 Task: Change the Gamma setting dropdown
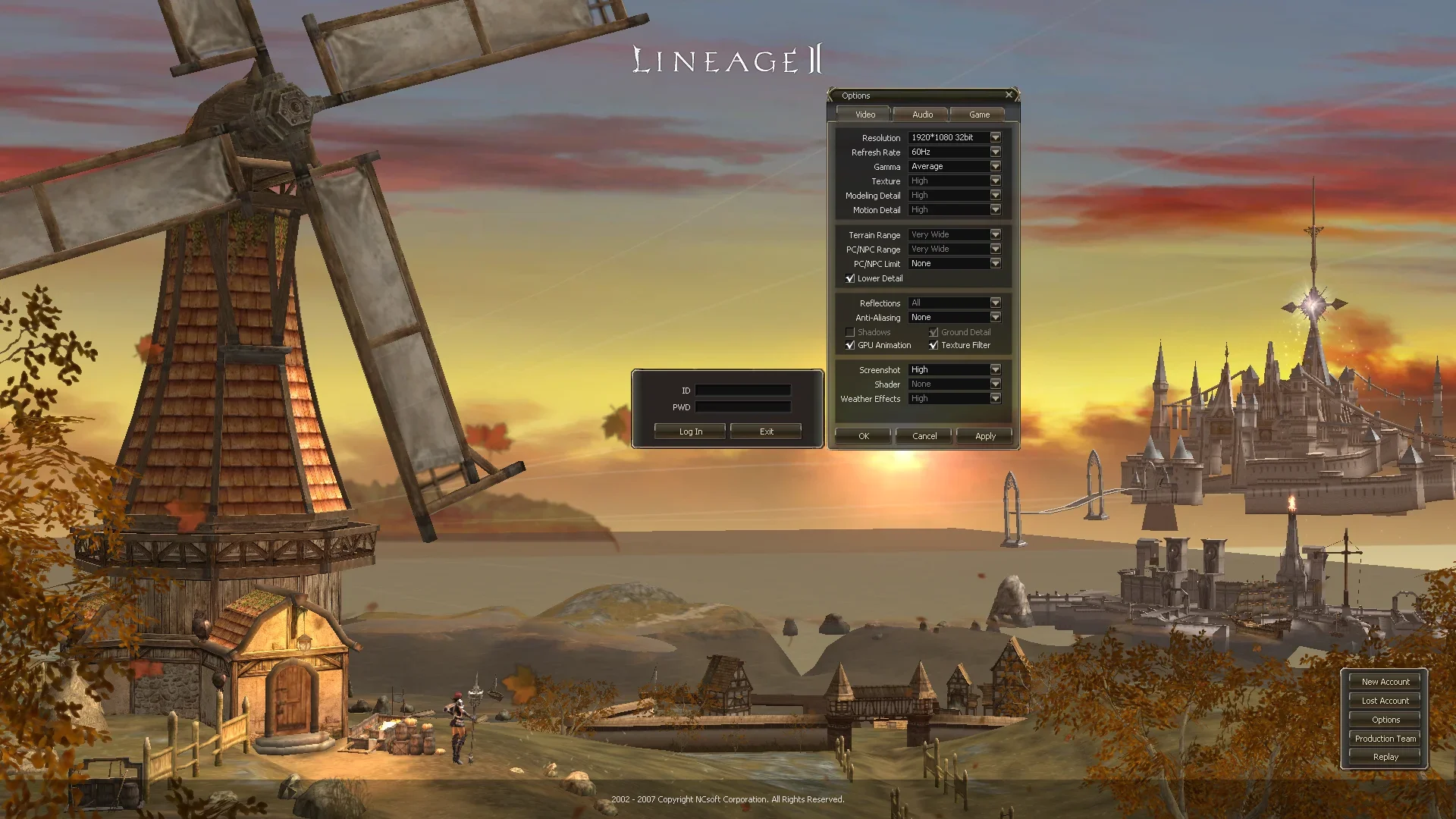tap(995, 166)
